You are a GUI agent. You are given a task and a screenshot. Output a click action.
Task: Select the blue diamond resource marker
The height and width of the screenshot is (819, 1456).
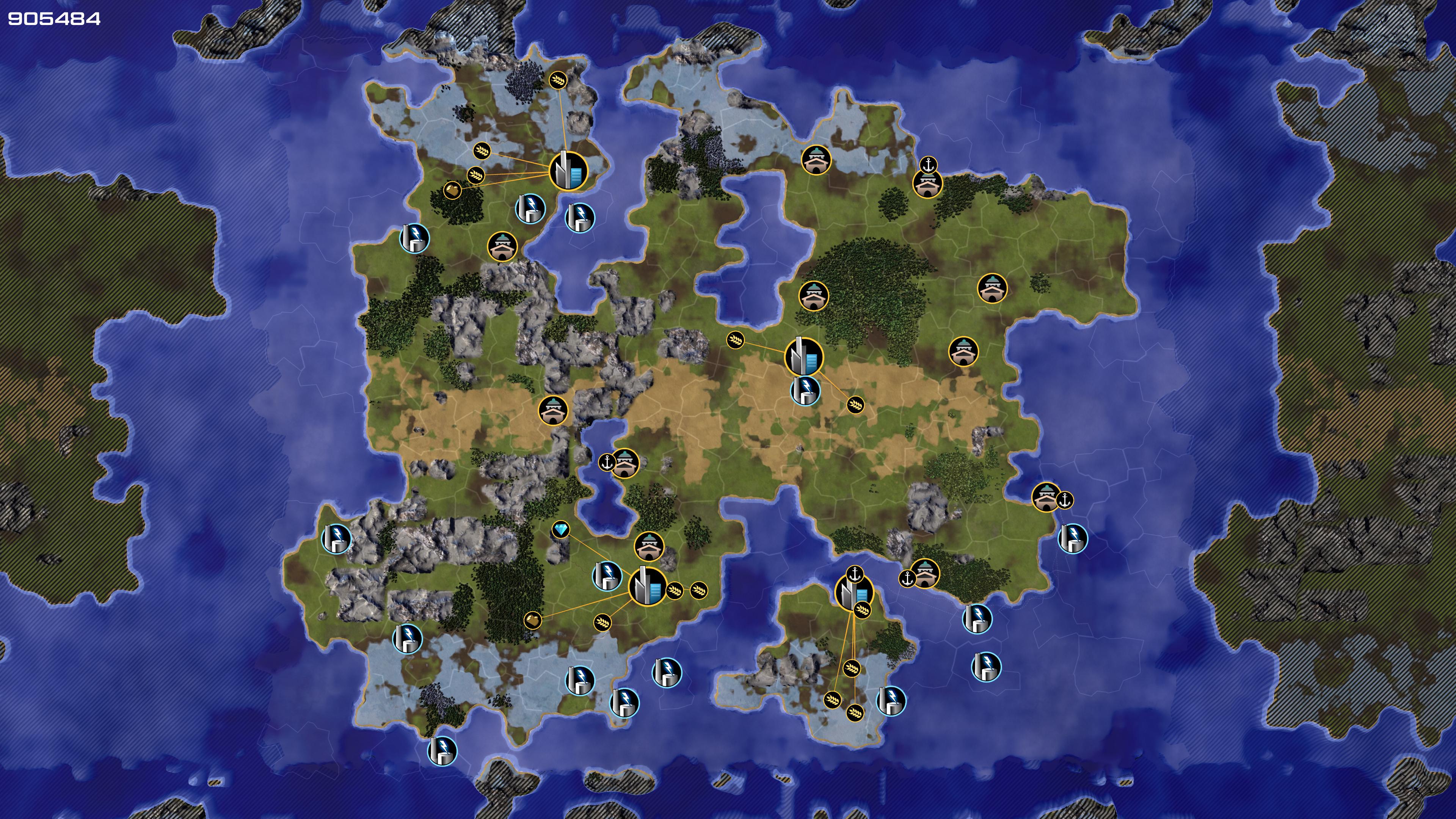(560, 530)
